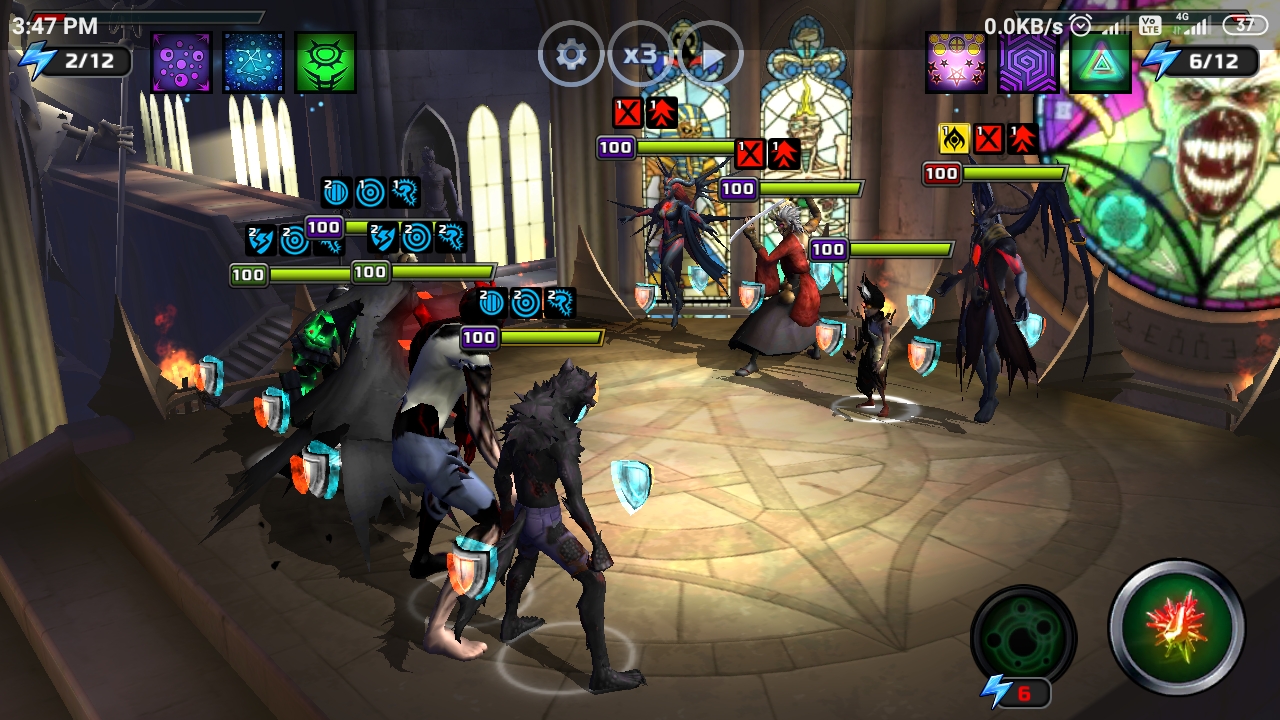The image size is (1280, 720).
Task: Trigger the red burst basic attack button
Action: [x=1176, y=628]
